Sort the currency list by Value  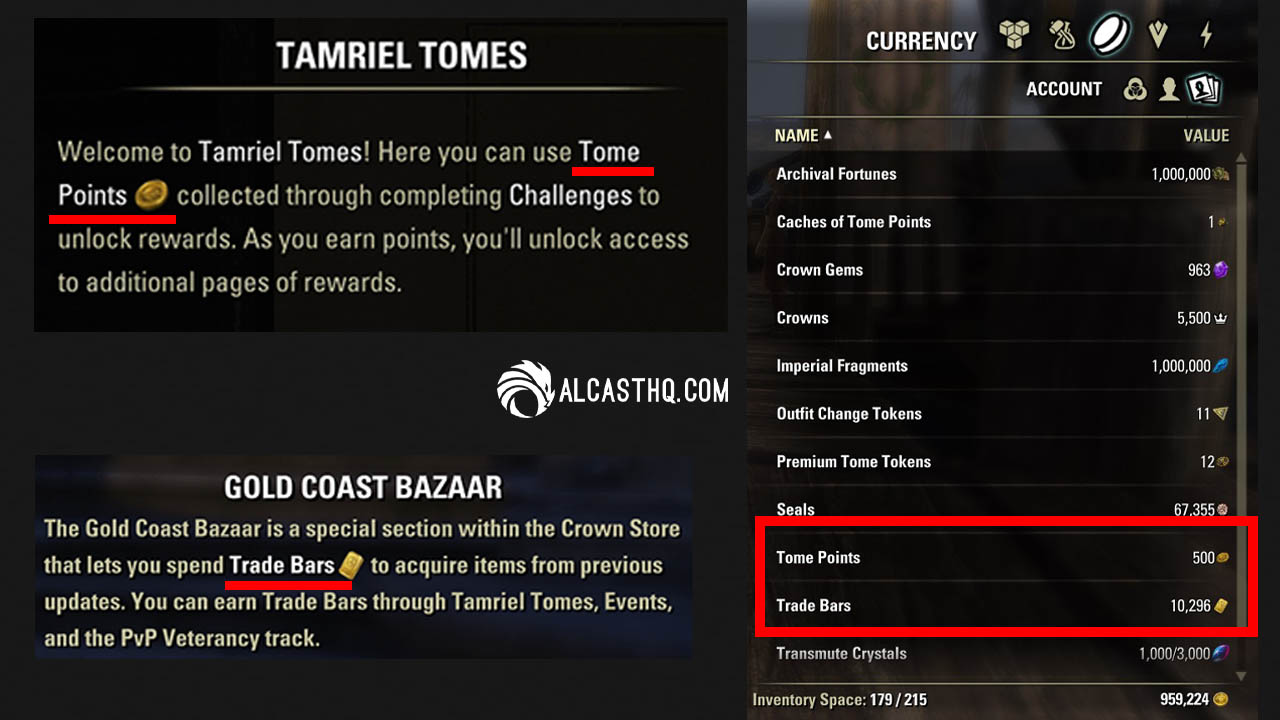(x=1206, y=135)
